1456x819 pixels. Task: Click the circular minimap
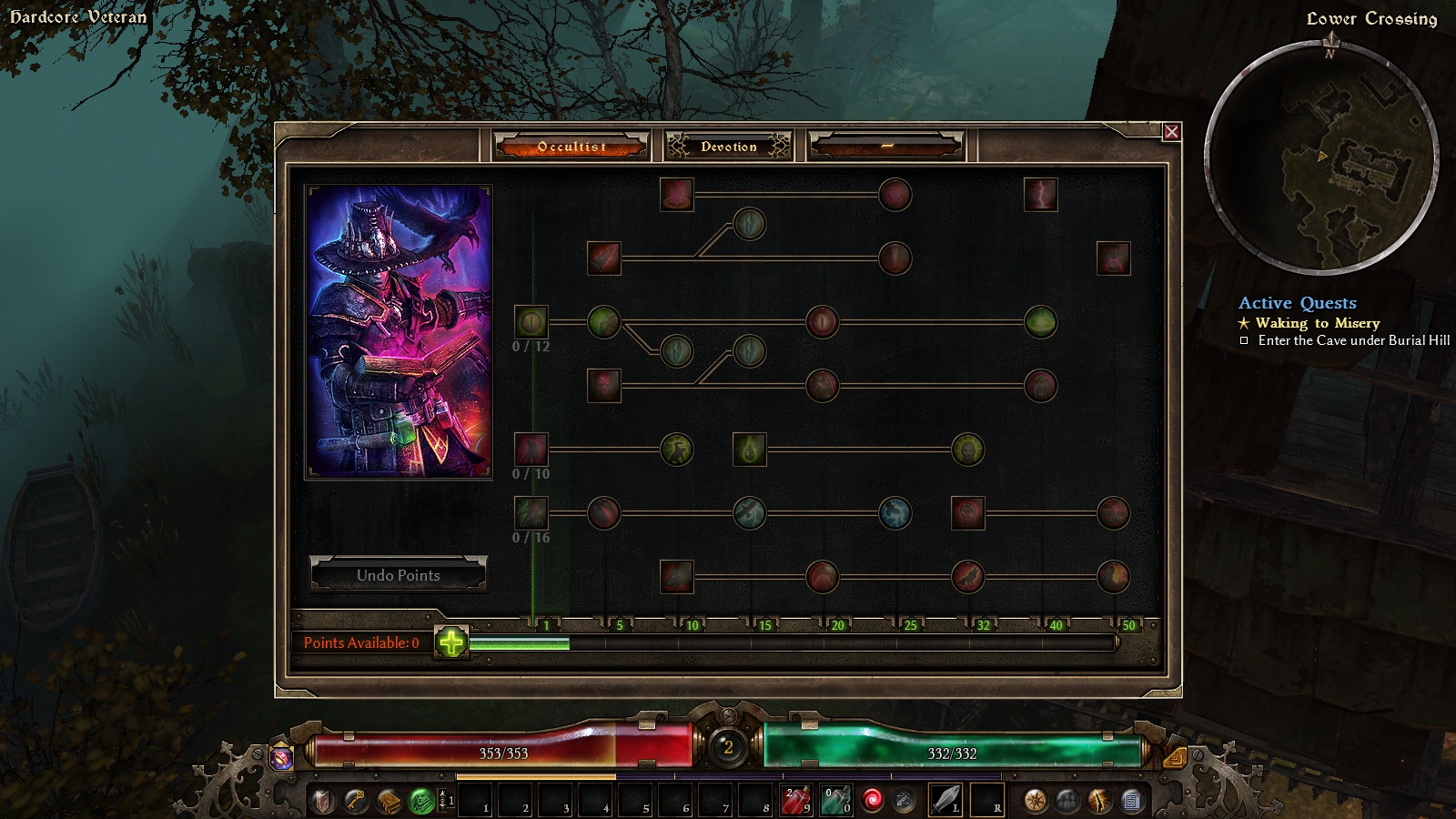click(x=1321, y=157)
